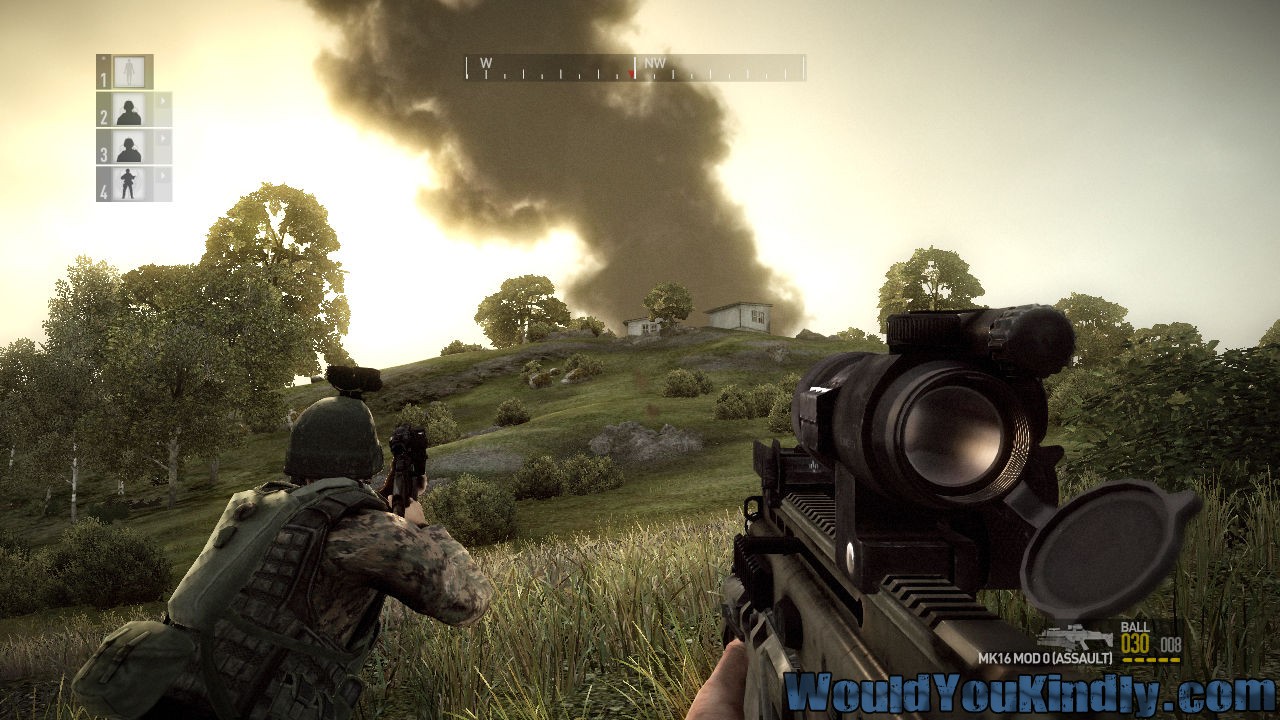Expand the command arrow beside squad member 3
This screenshot has width=1280, height=720.
pyautogui.click(x=161, y=137)
